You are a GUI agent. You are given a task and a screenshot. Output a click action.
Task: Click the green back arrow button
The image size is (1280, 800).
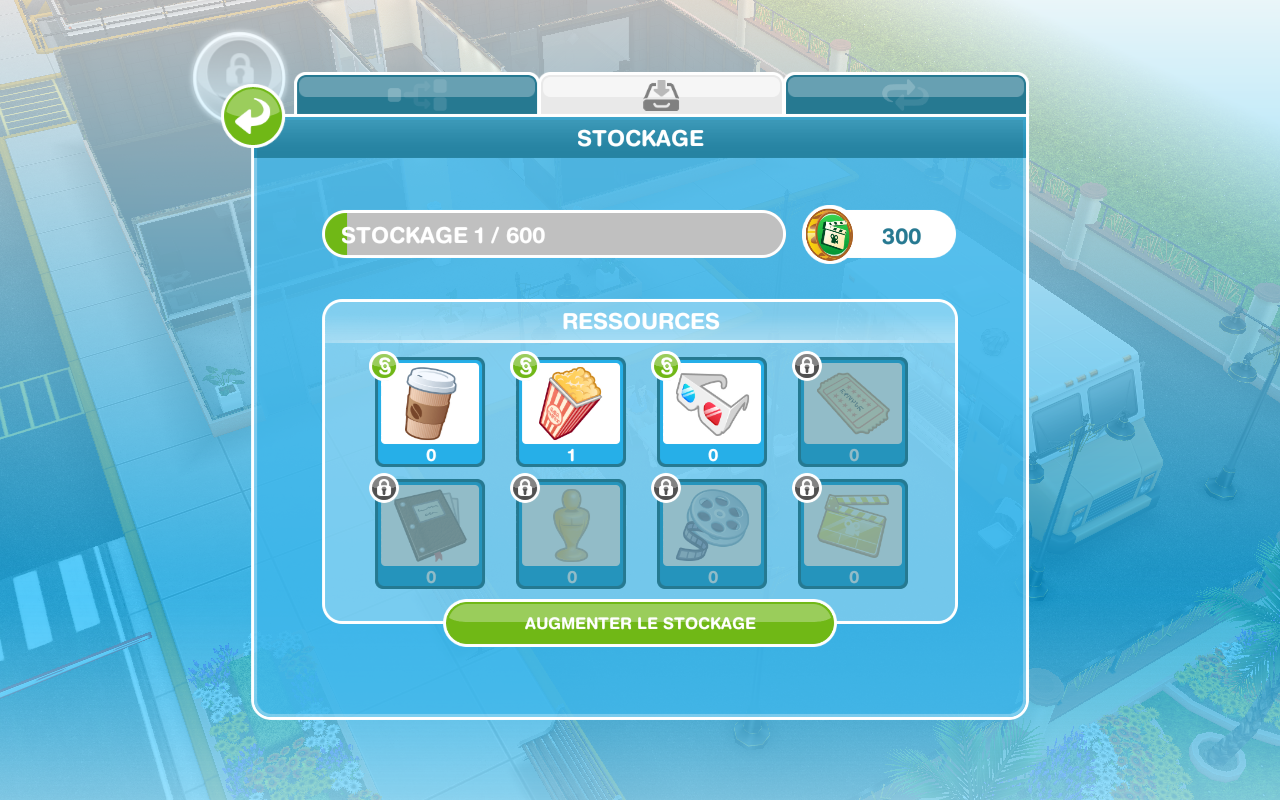tap(253, 116)
